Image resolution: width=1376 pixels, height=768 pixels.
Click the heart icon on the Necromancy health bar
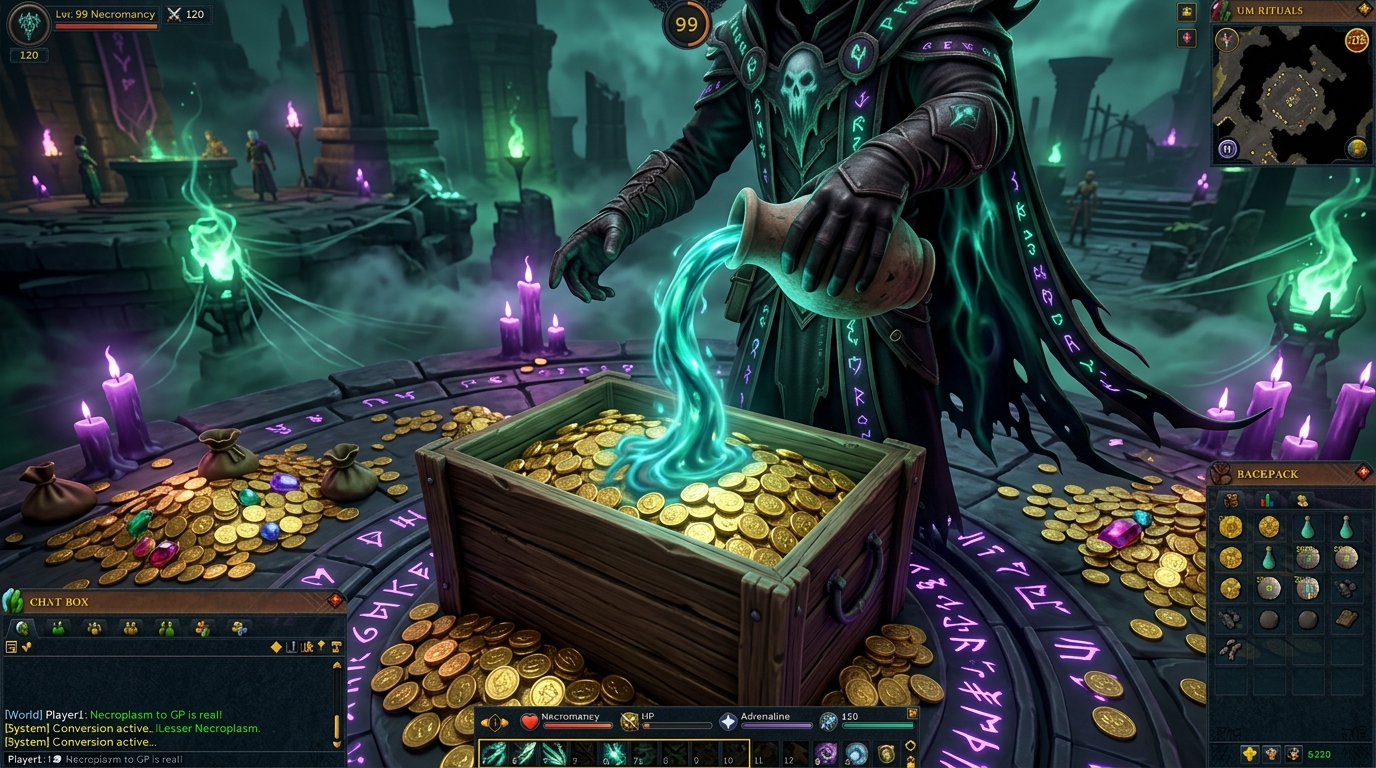(x=528, y=722)
